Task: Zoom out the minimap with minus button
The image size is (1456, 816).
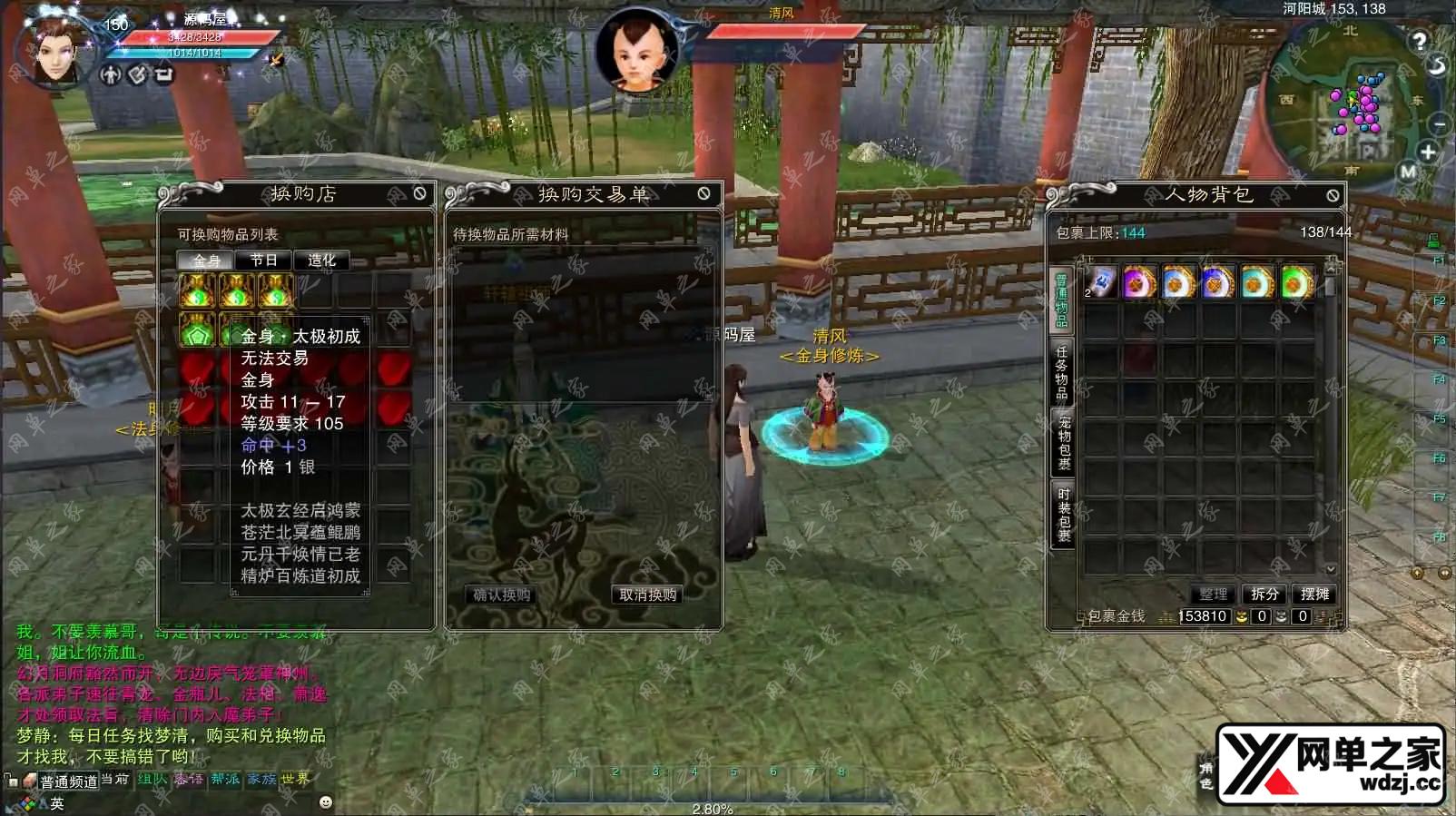Action: (1439, 124)
